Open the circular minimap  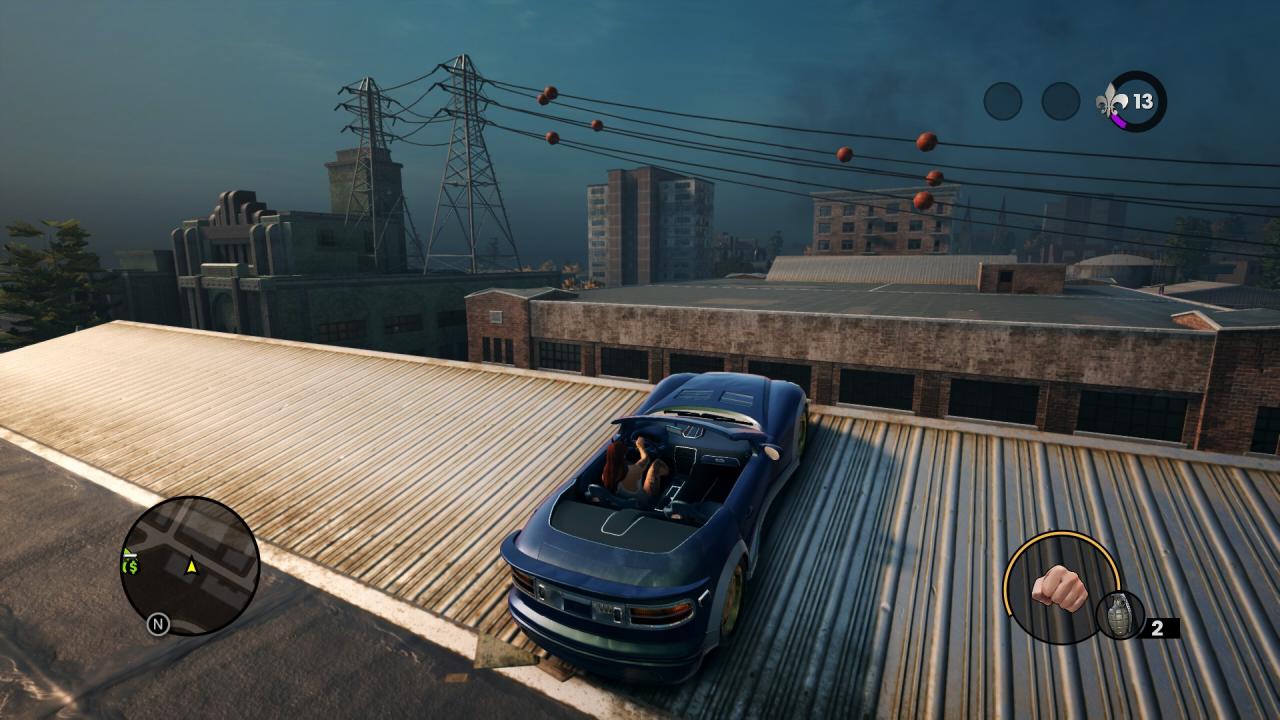(x=190, y=566)
